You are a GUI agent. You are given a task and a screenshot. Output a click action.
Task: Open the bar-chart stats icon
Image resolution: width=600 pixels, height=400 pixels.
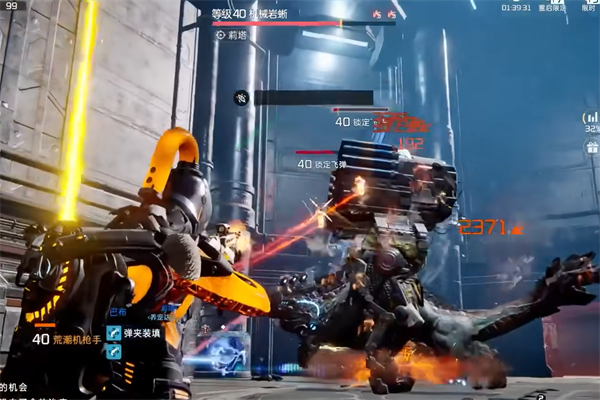(591, 118)
